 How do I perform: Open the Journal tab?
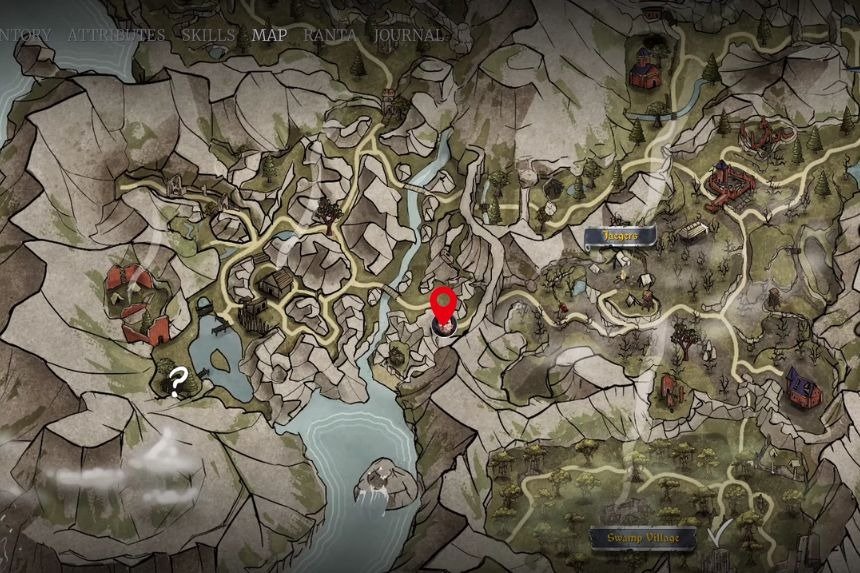click(409, 34)
